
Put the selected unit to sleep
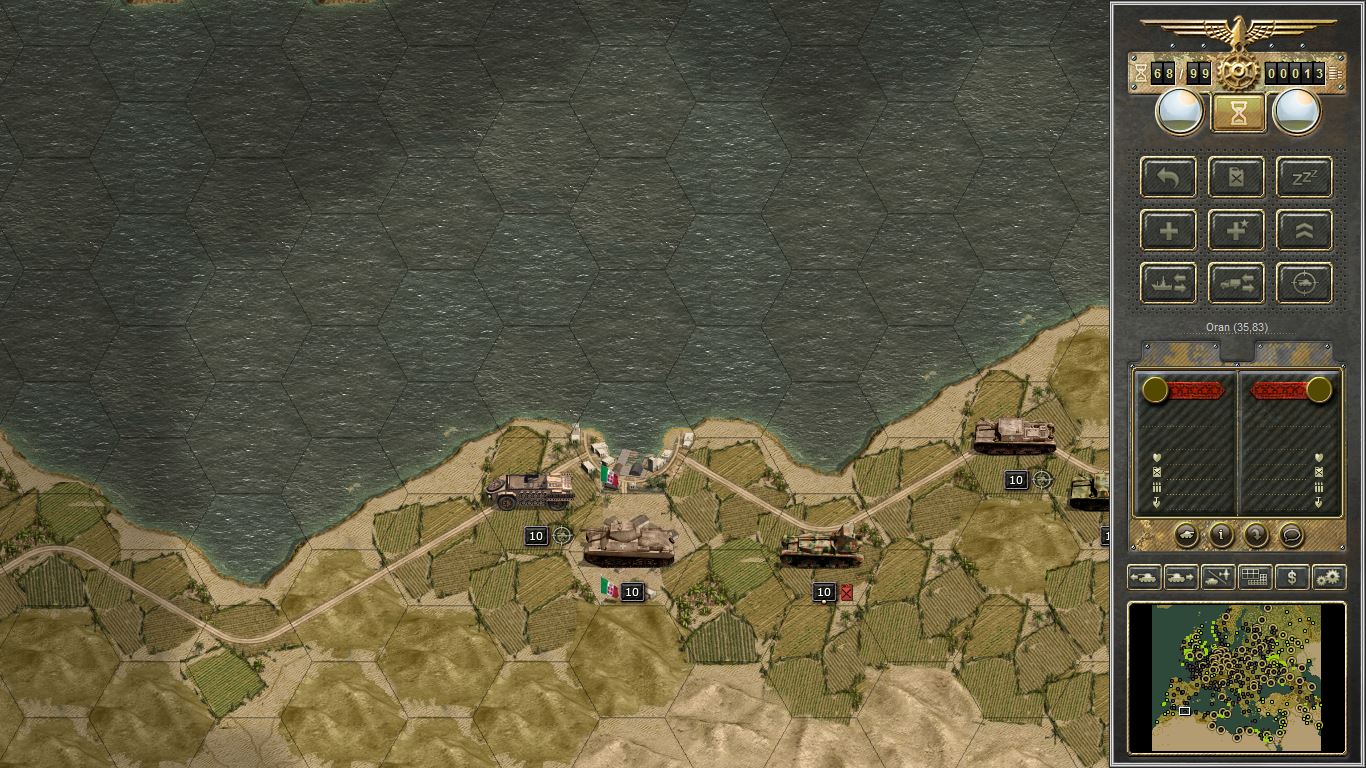tap(1303, 177)
